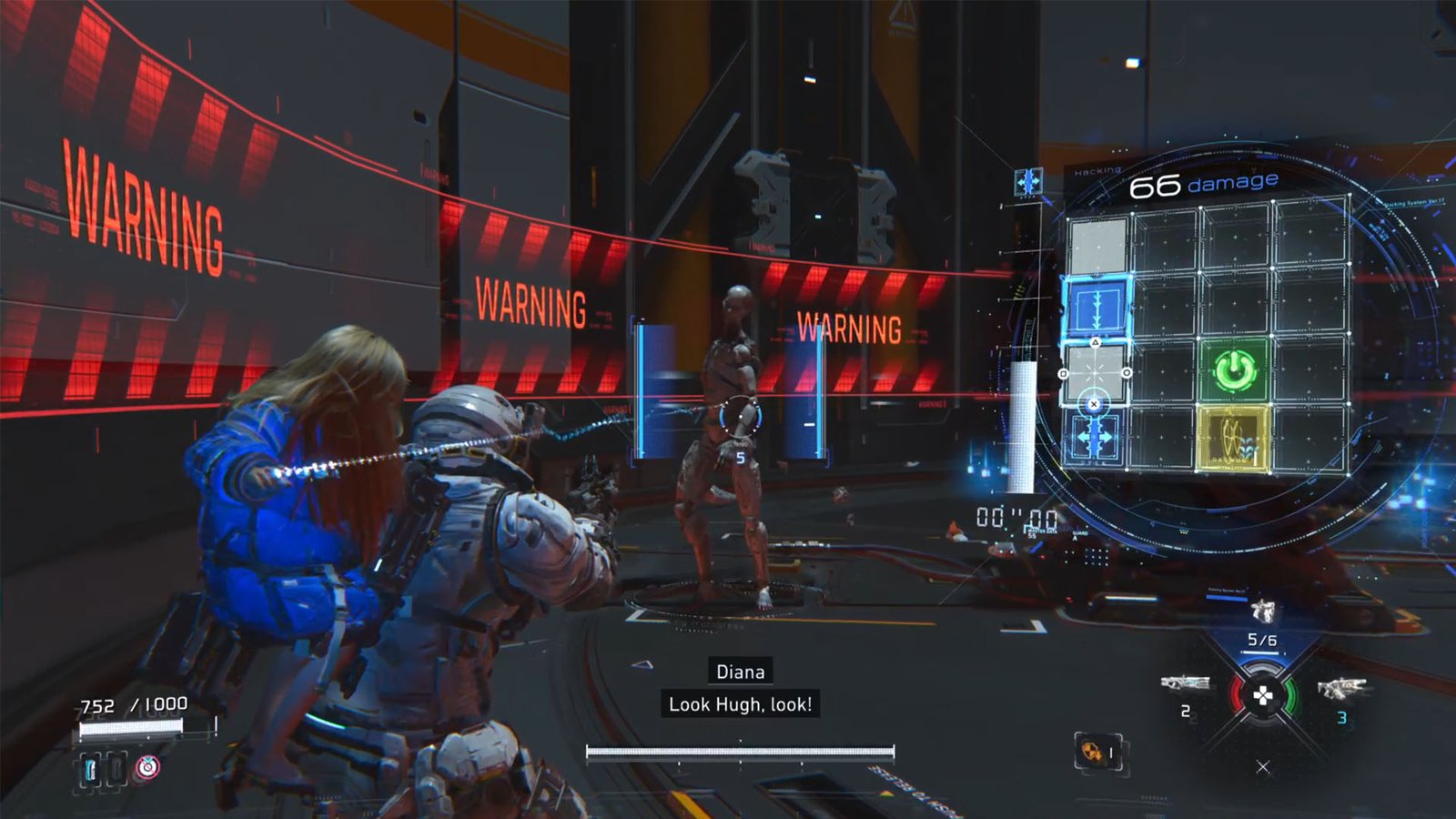Select the top weapon above the 5/6 counter
The width and height of the screenshot is (1456, 819).
[x=1262, y=610]
